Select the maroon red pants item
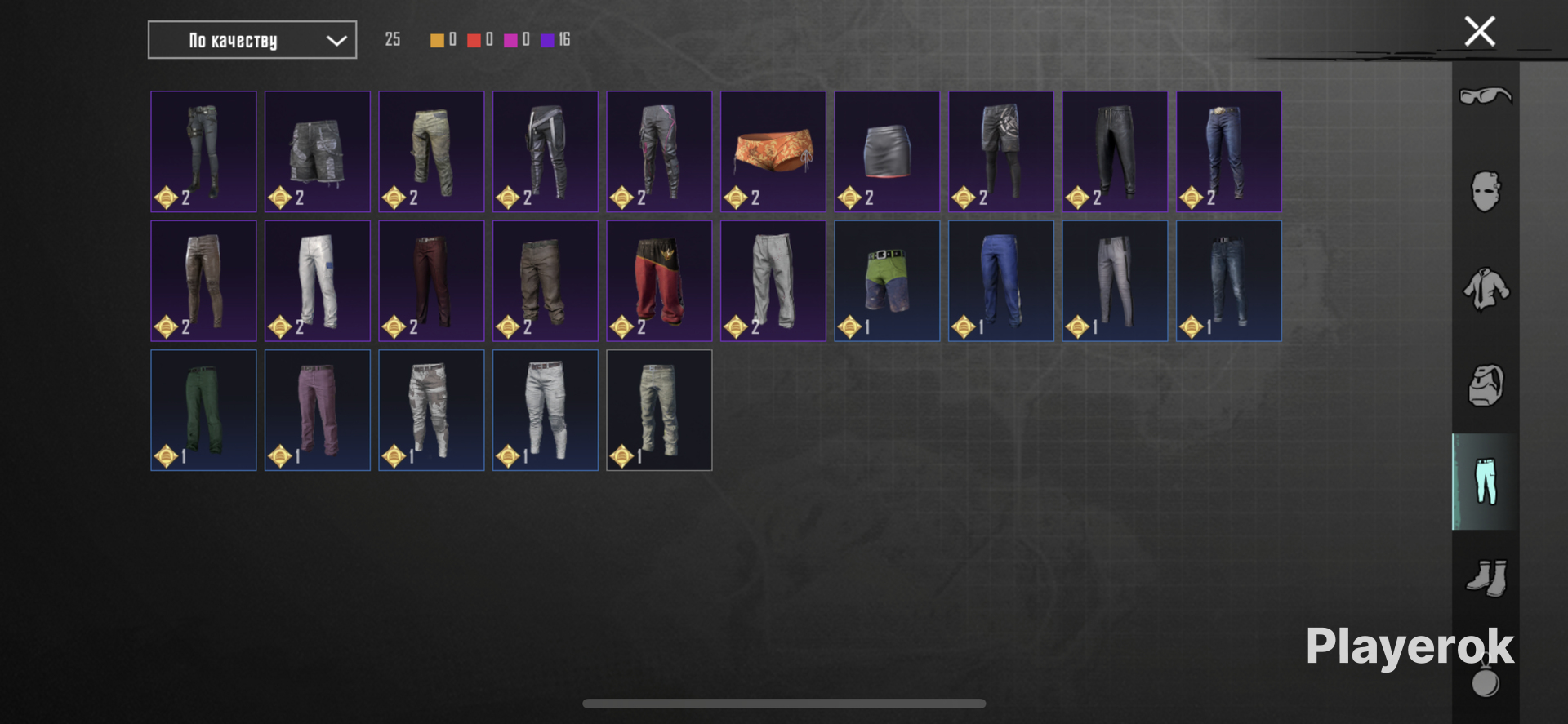The image size is (1568, 724). (431, 281)
